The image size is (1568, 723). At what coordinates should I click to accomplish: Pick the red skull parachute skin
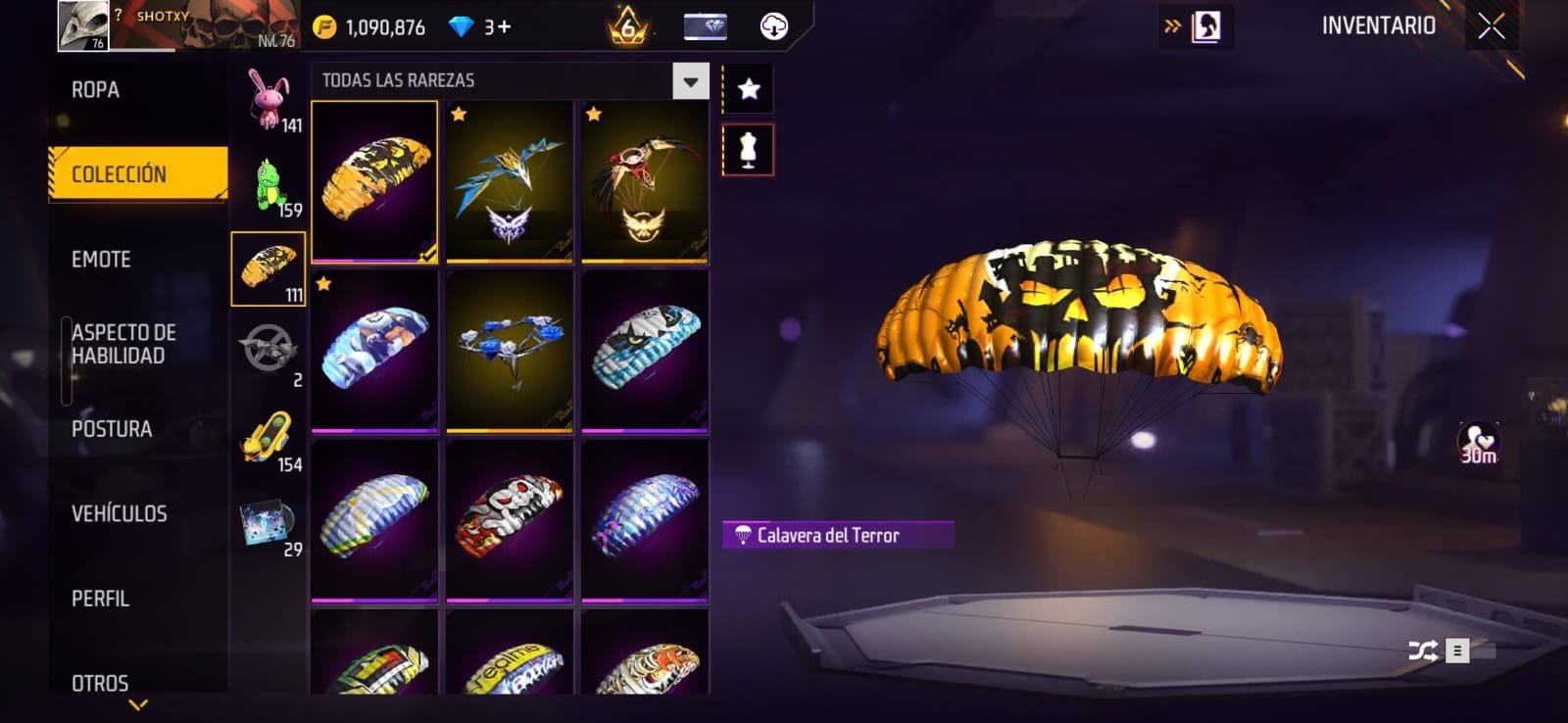tap(510, 519)
